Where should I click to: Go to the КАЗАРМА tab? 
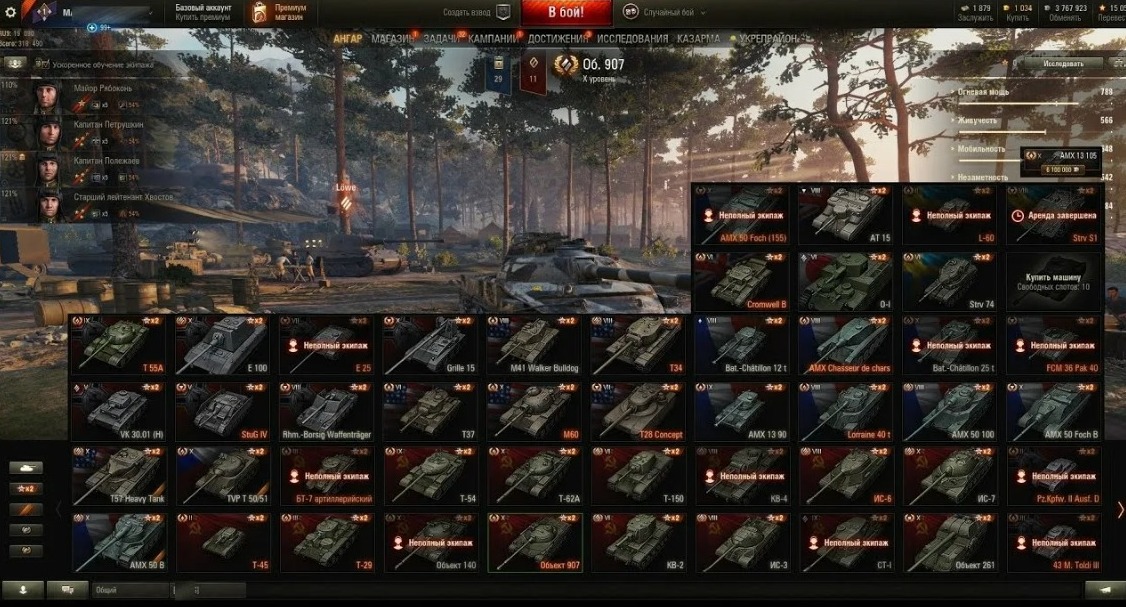[698, 39]
